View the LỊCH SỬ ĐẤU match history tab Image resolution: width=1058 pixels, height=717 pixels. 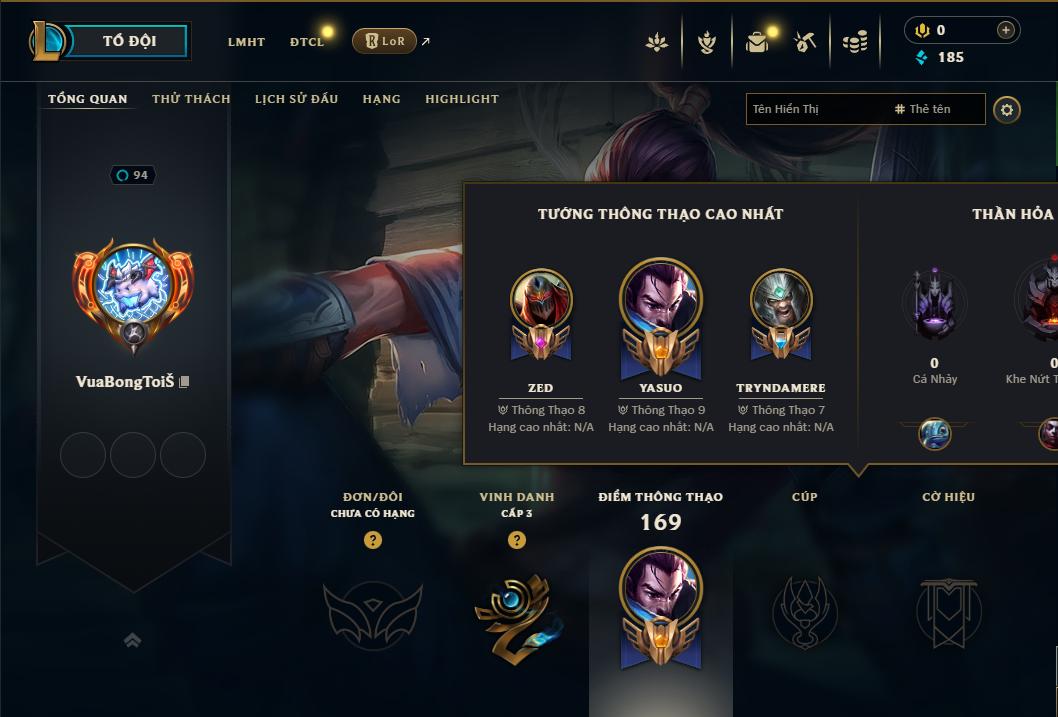point(296,99)
